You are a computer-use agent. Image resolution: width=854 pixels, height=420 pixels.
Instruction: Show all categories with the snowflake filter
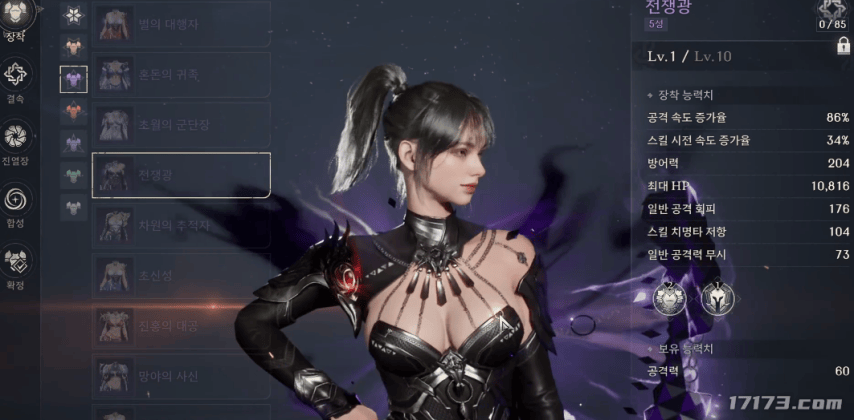tap(74, 15)
